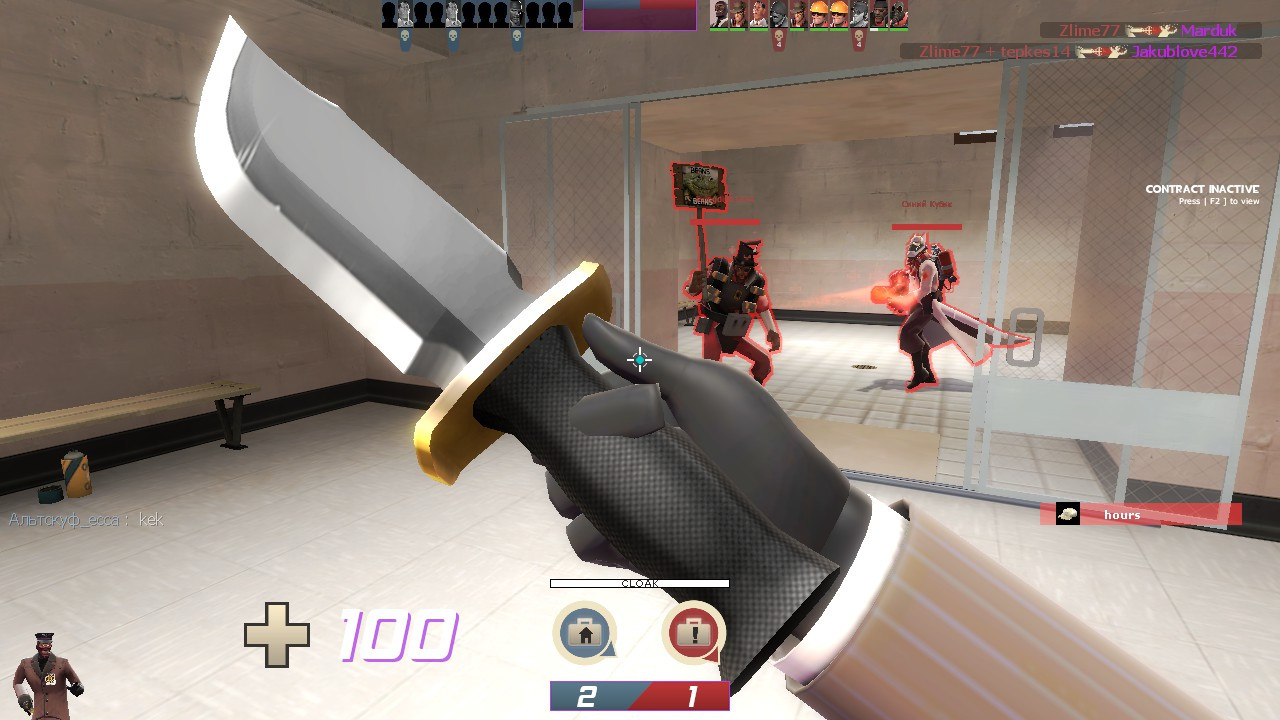This screenshot has width=1280, height=720.
Task: Click the BEANS sign held by the Demoman
Action: pos(700,185)
